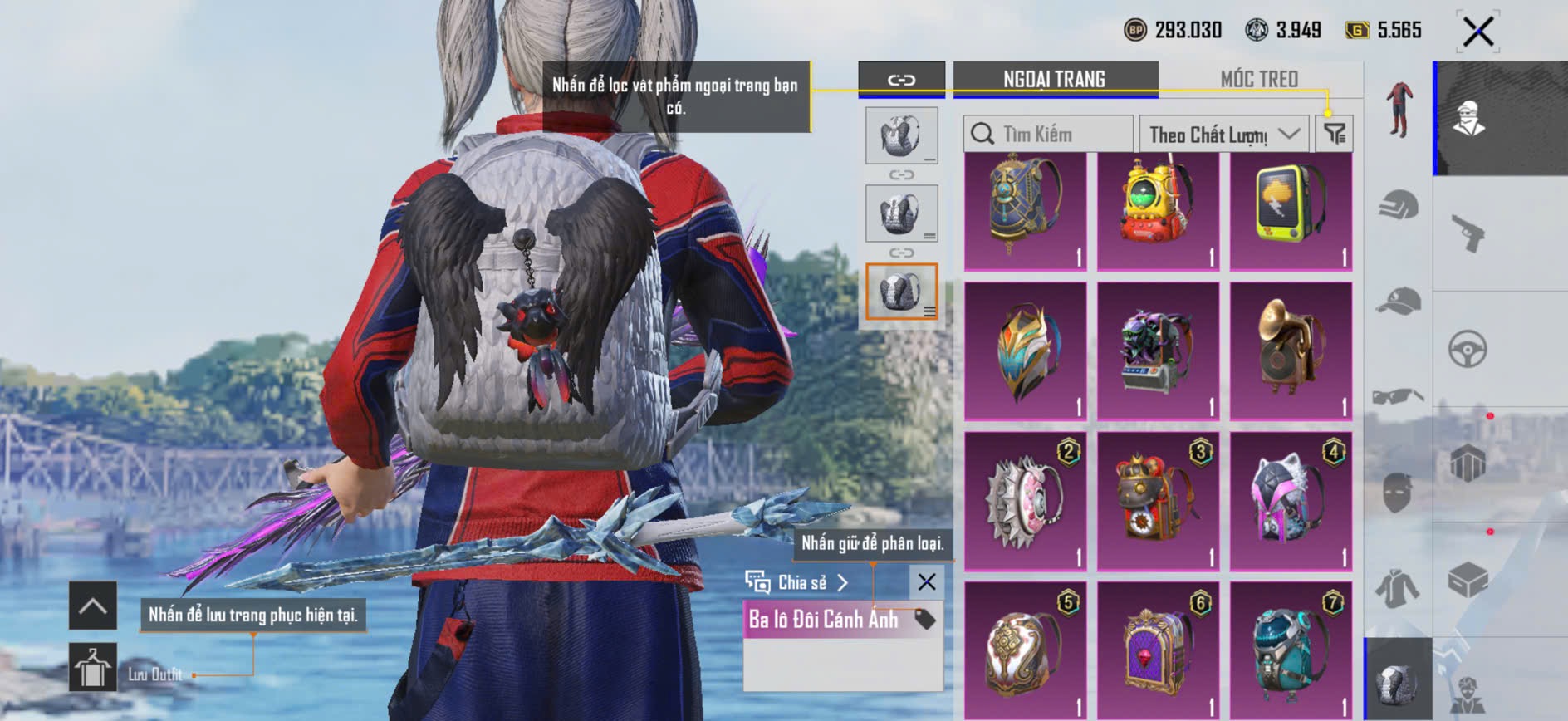Click the Tìm Kiếm search box
This screenshot has height=721, width=1568.
[x=1048, y=134]
